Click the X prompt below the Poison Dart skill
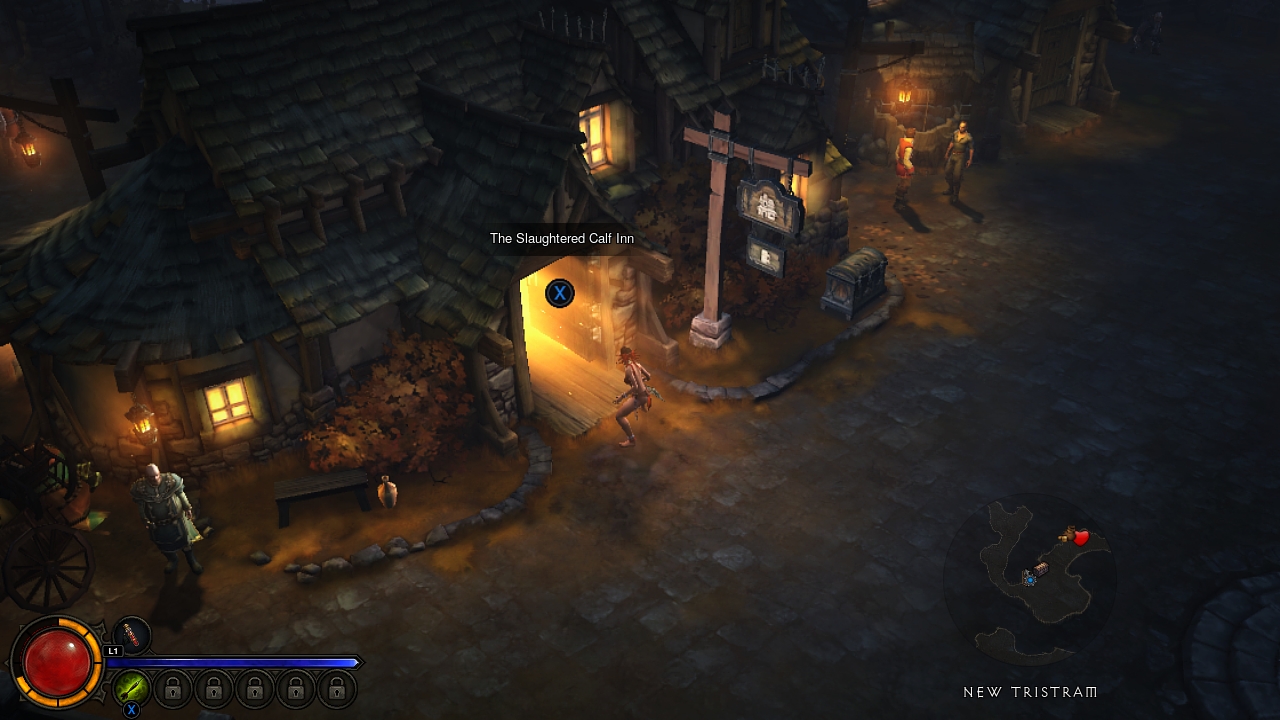 131,708
